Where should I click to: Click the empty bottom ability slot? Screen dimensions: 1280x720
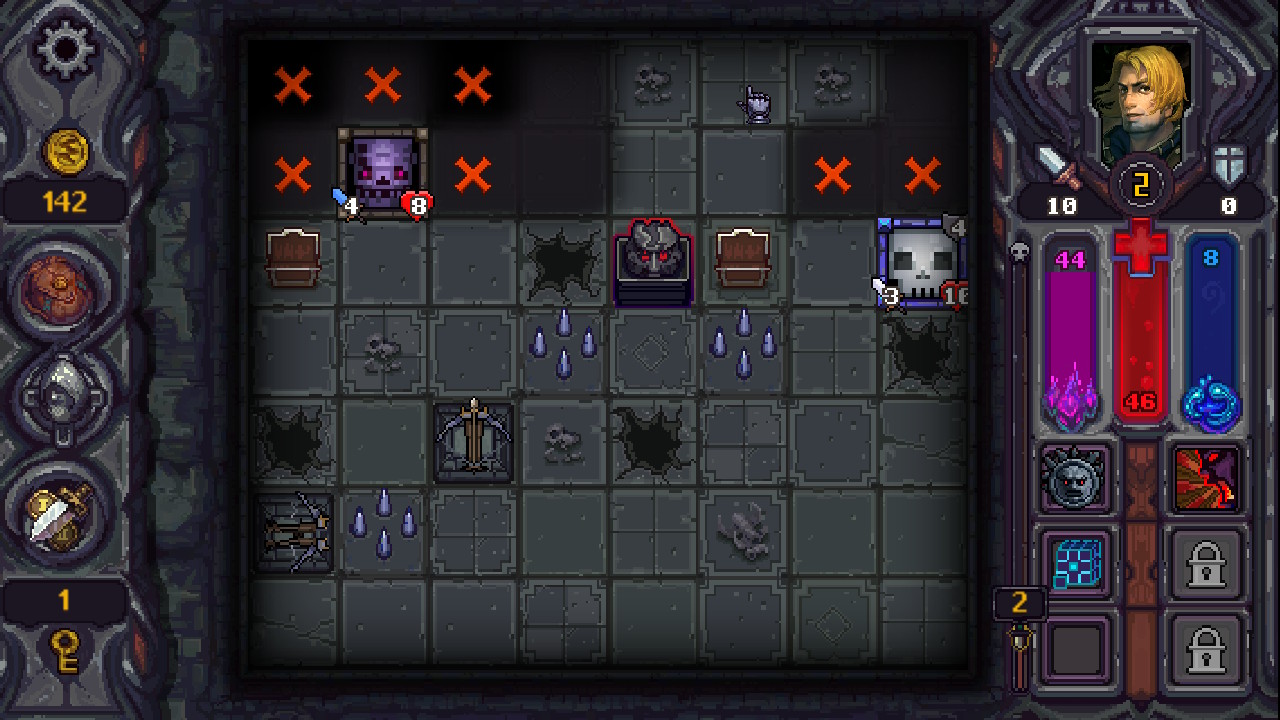click(x=1075, y=647)
